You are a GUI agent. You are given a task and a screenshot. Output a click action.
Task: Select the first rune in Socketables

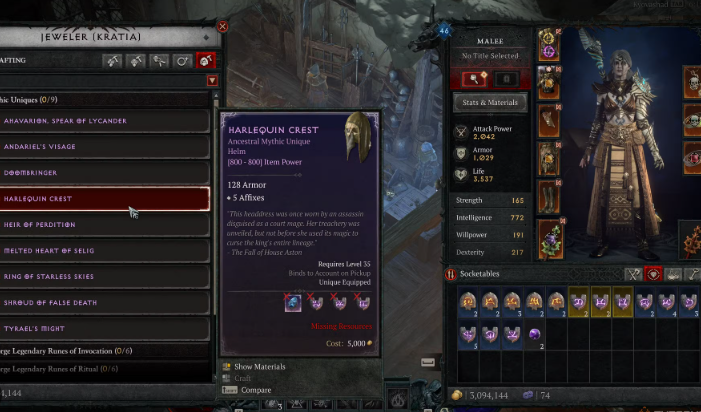click(x=468, y=301)
